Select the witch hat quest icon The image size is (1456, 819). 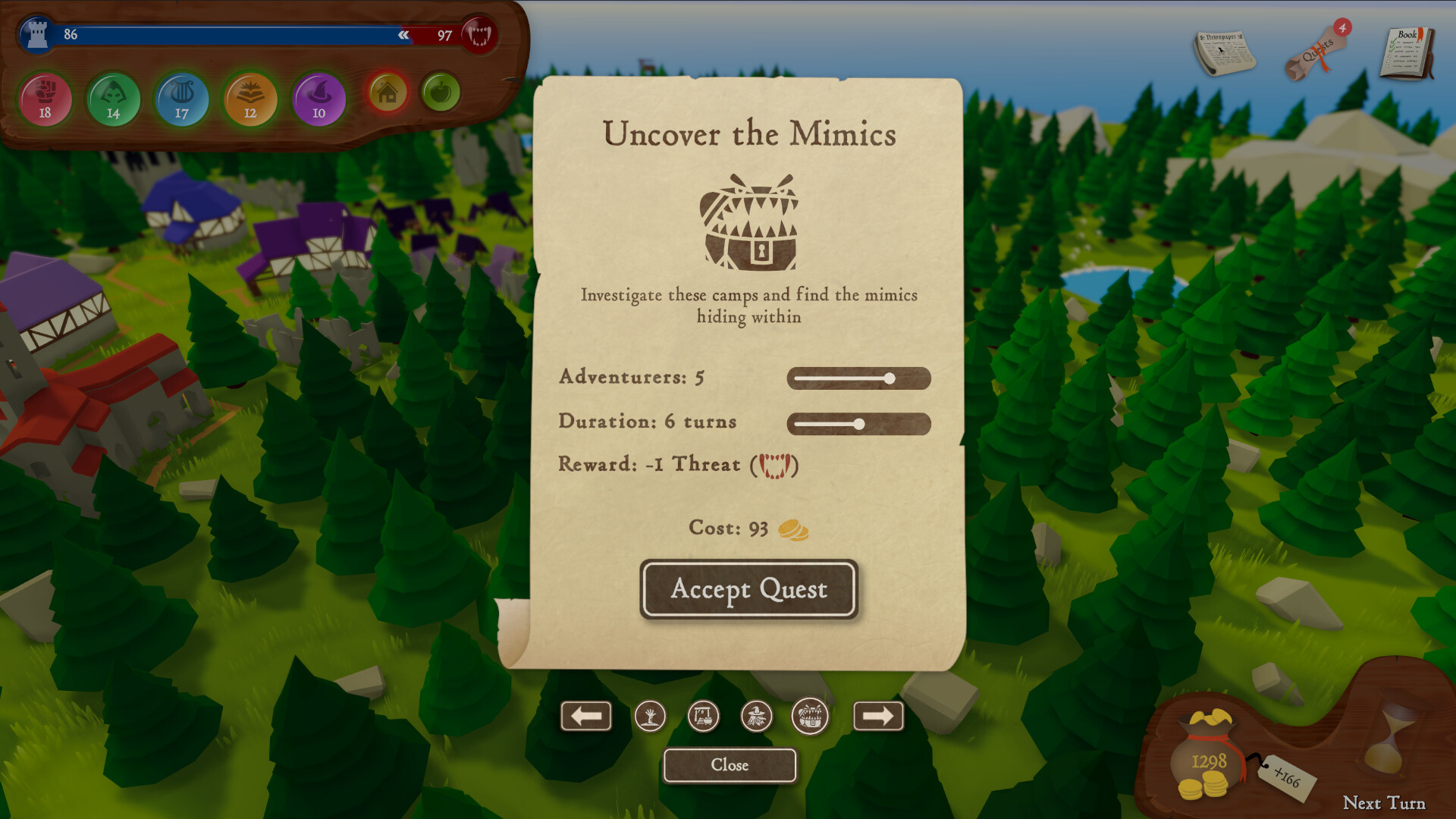tap(756, 716)
